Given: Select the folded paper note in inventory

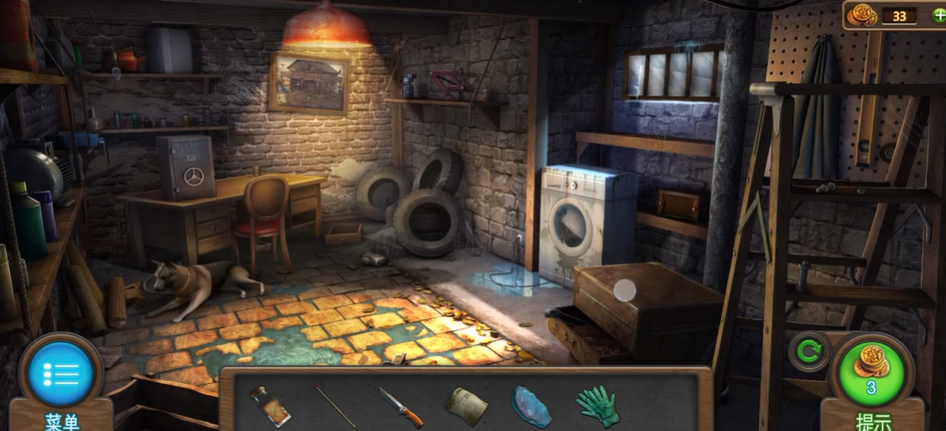Looking at the screenshot, I should [466, 406].
